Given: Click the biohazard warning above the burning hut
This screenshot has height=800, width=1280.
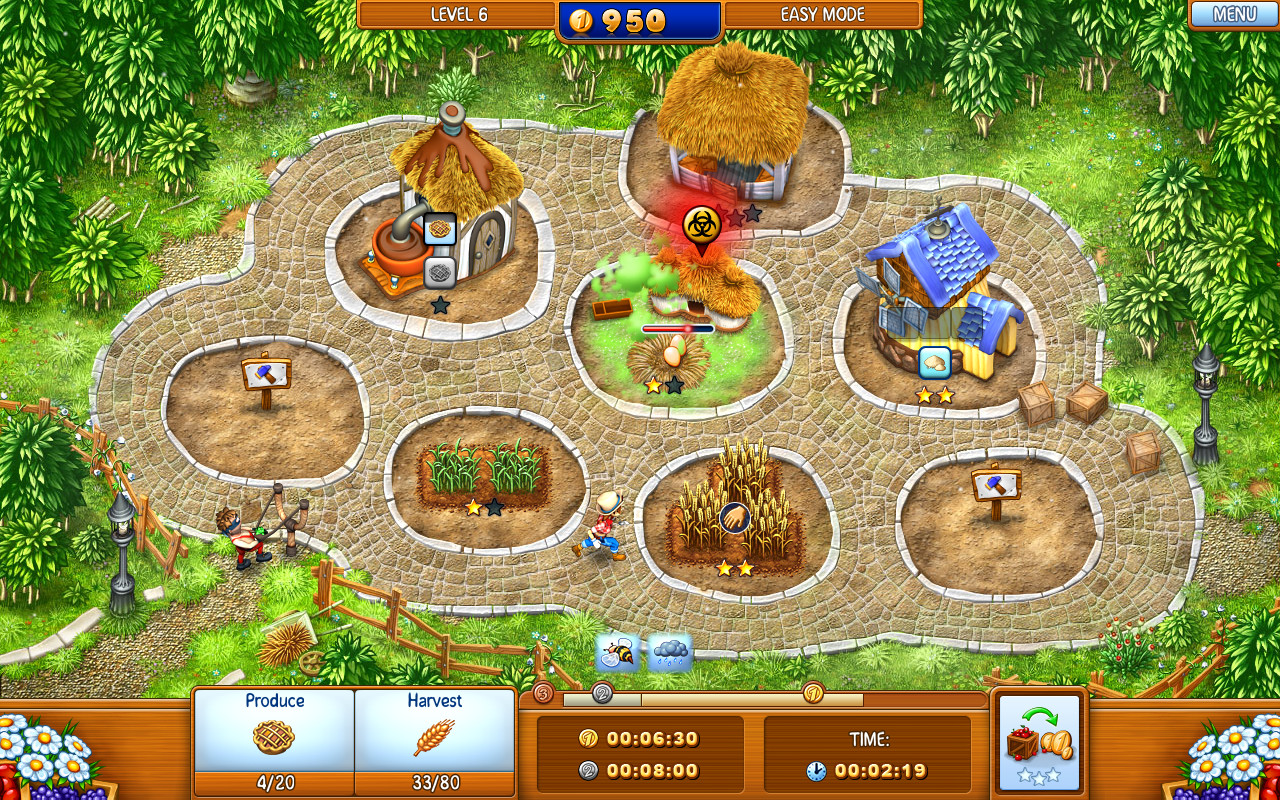Looking at the screenshot, I should click(701, 224).
